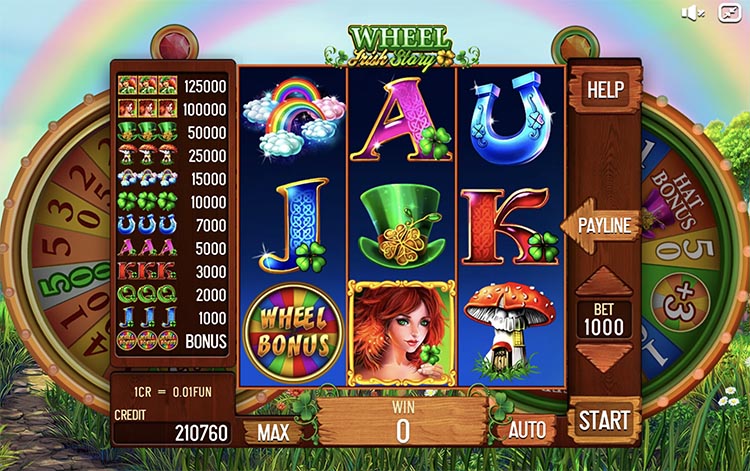This screenshot has width=750, height=471.
Task: Set the MAX bet
Action: point(273,432)
